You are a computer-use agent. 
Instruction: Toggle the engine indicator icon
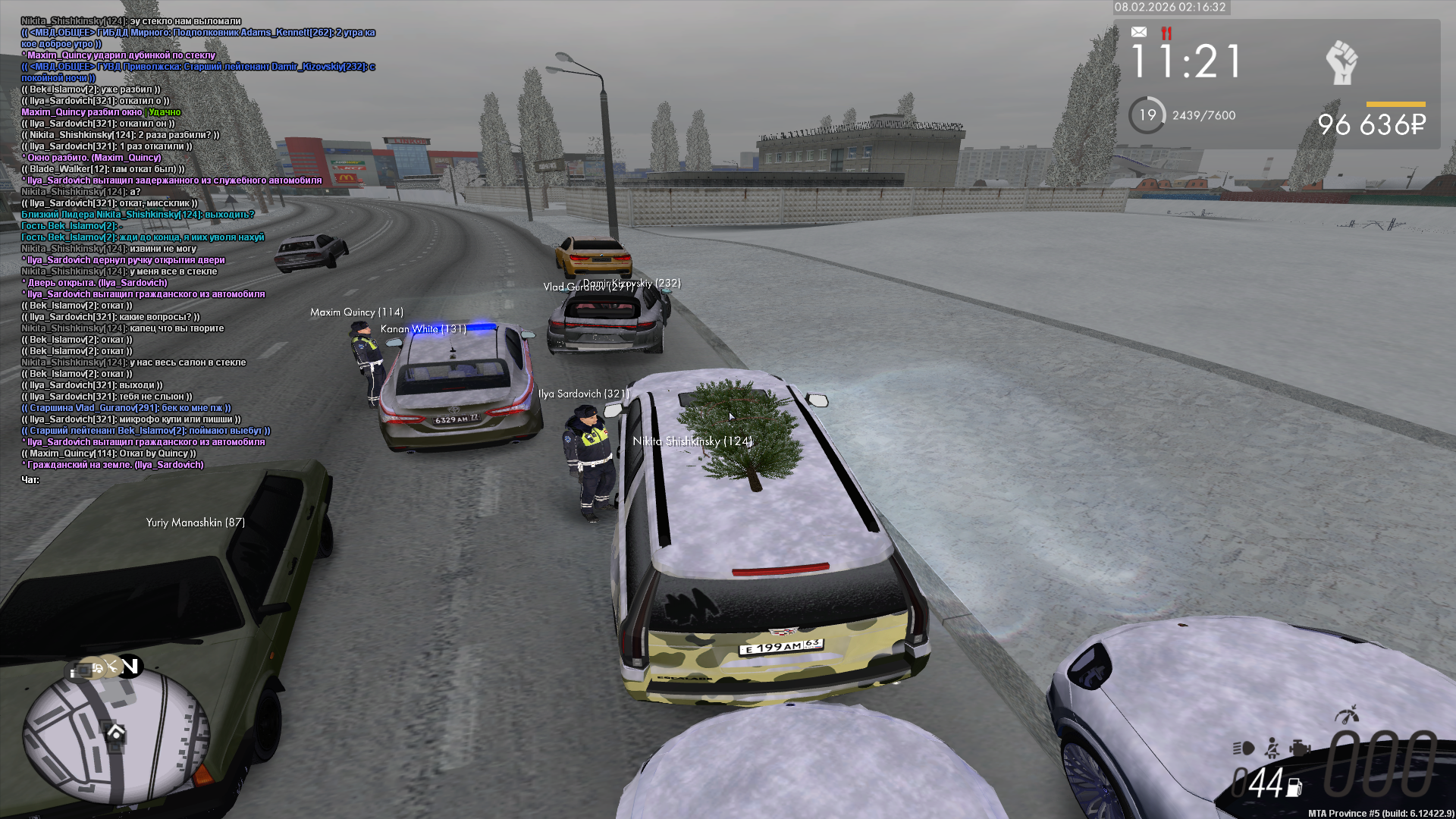[1301, 748]
